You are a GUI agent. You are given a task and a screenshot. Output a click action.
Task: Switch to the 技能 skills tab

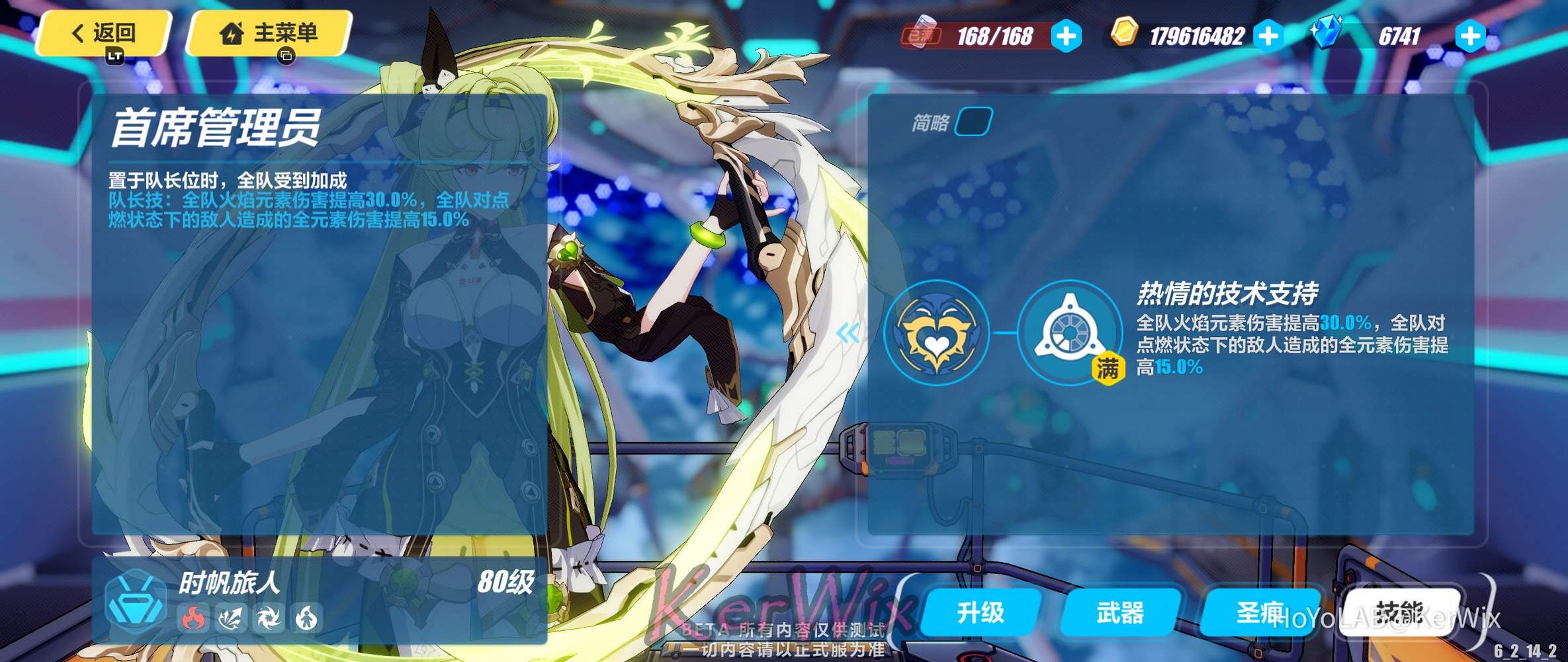[x=1399, y=612]
